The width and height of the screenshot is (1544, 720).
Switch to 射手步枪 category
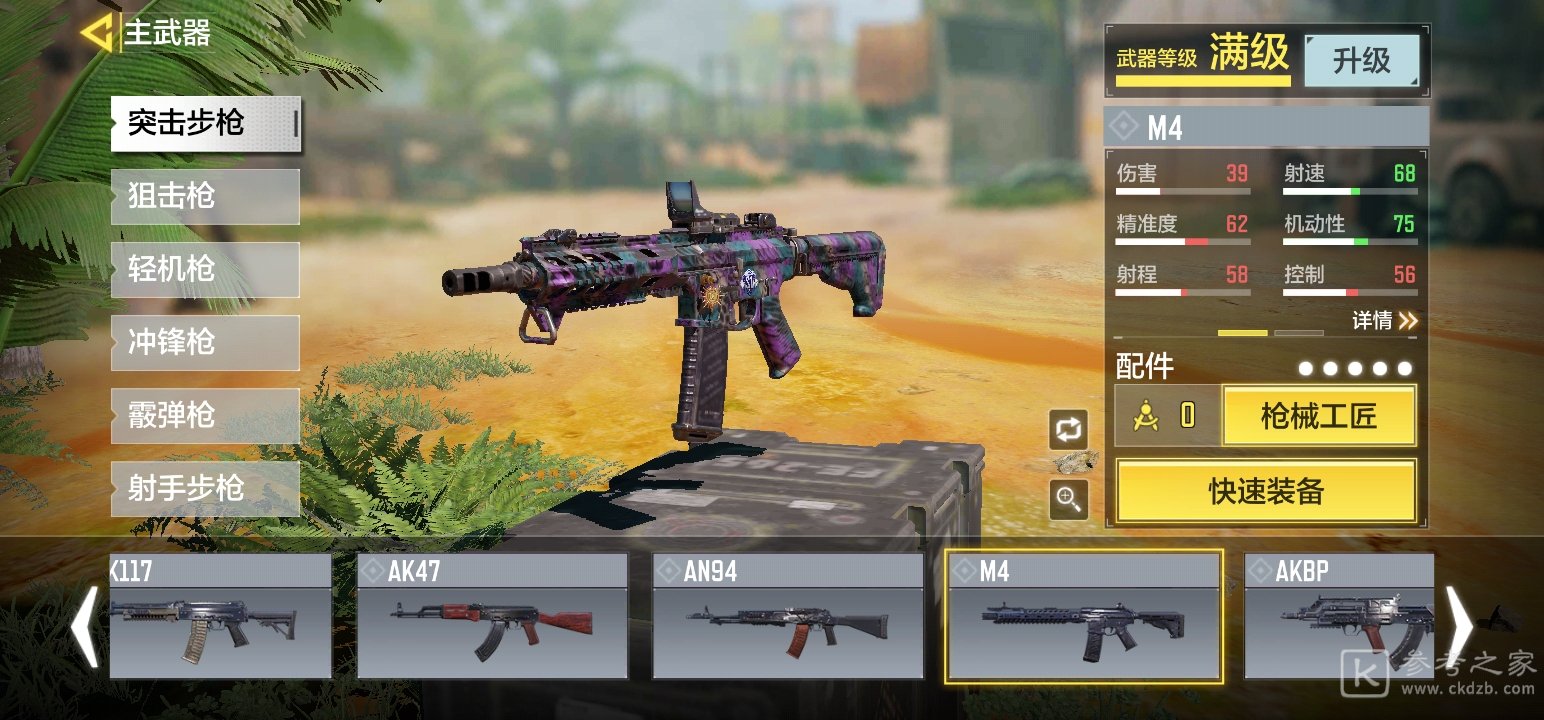[205, 488]
